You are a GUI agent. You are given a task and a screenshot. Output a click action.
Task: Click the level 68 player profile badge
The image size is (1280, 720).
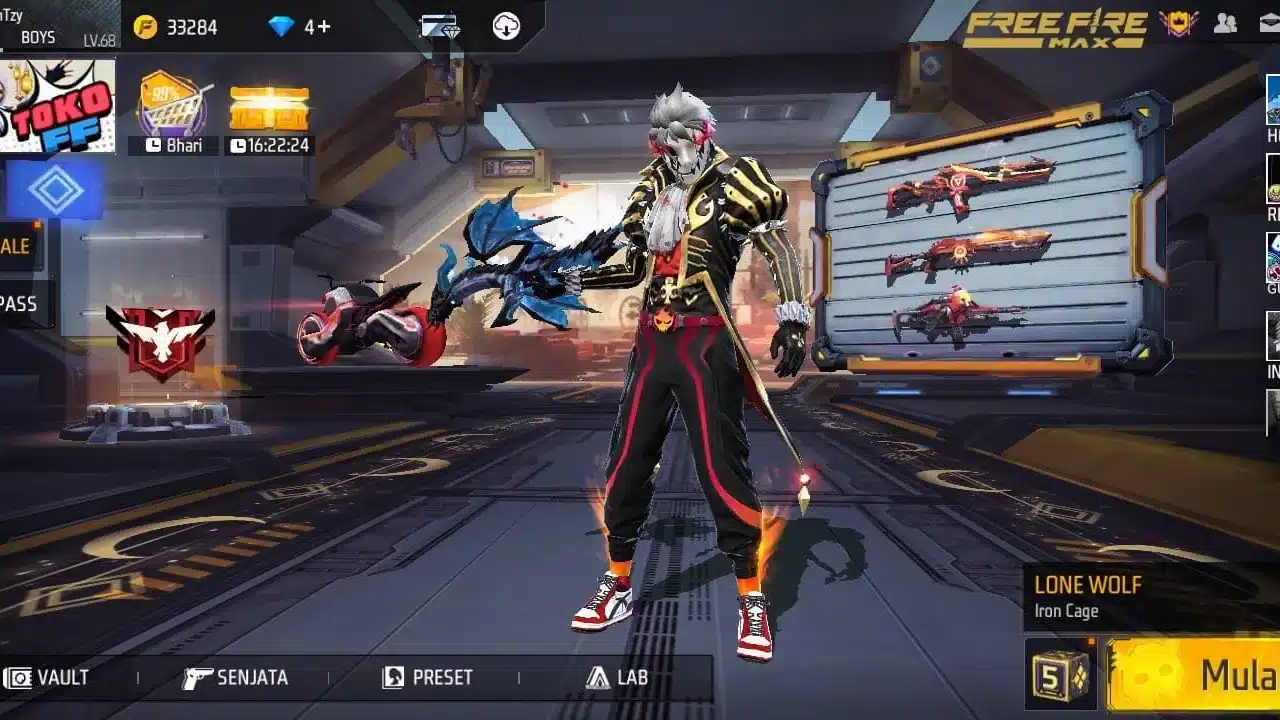pos(60,25)
